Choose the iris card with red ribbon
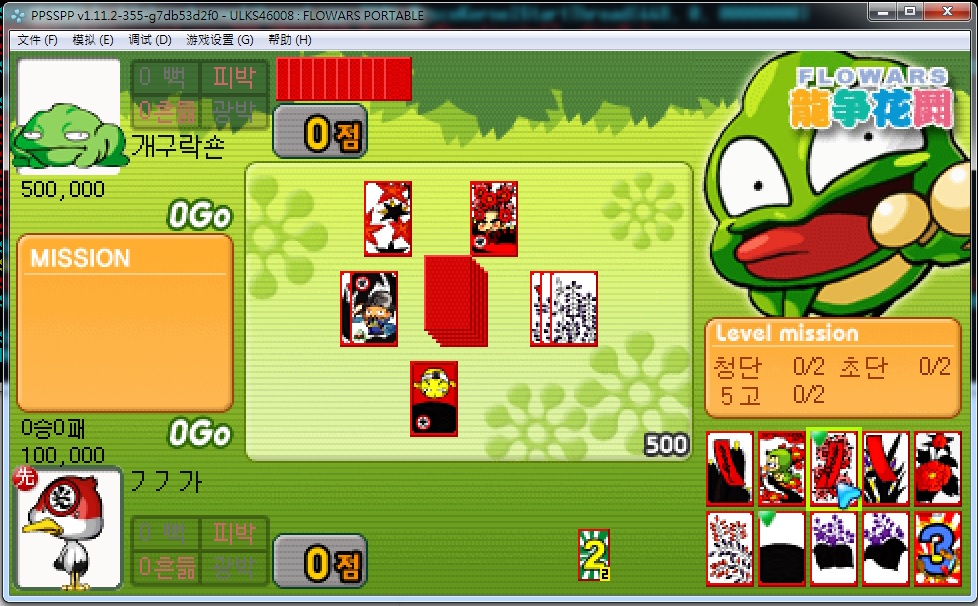 click(886, 468)
